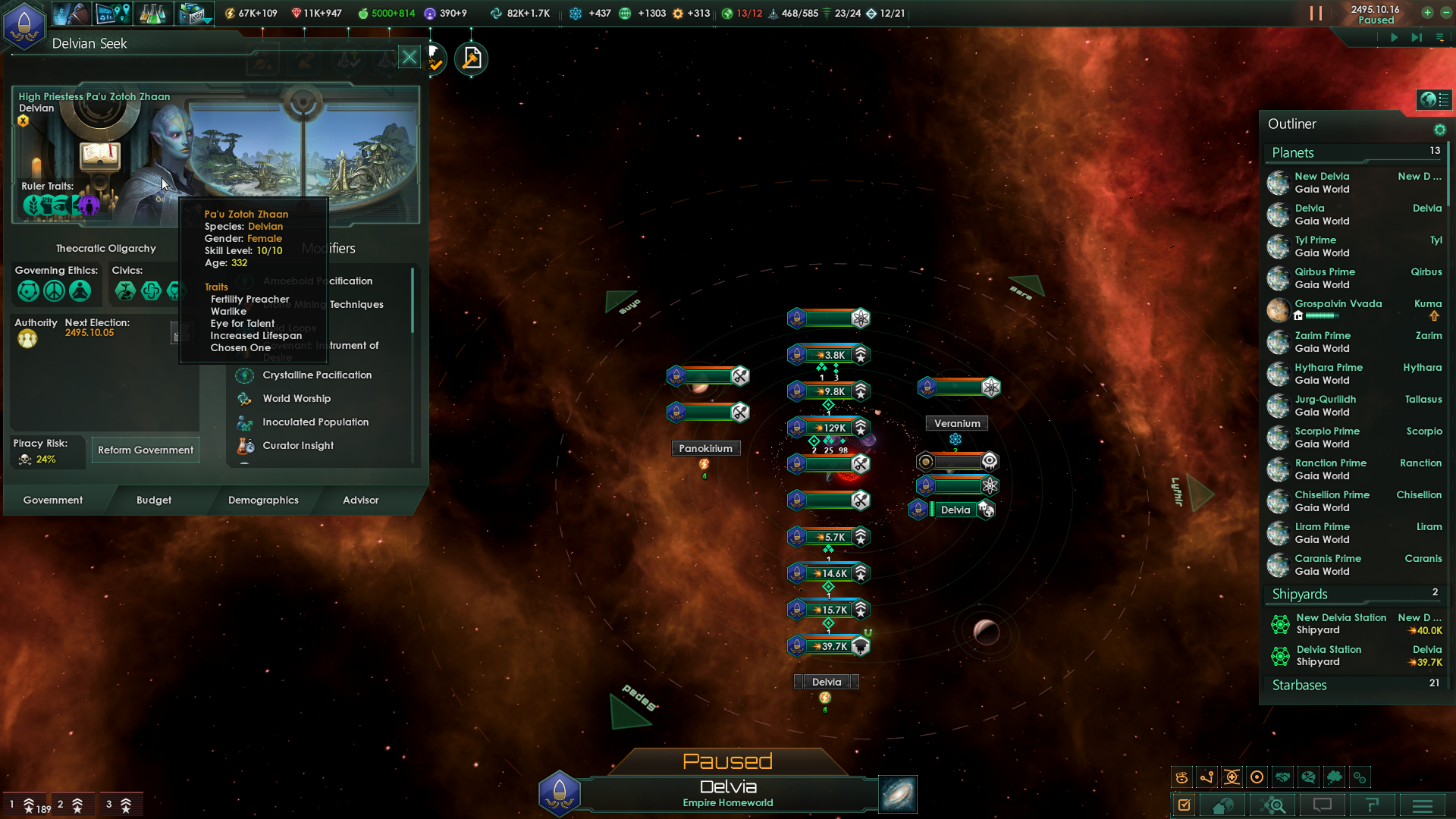Toggle the diplomacy handshake map mode
Screen dimensions: 1456x819
click(x=1283, y=777)
